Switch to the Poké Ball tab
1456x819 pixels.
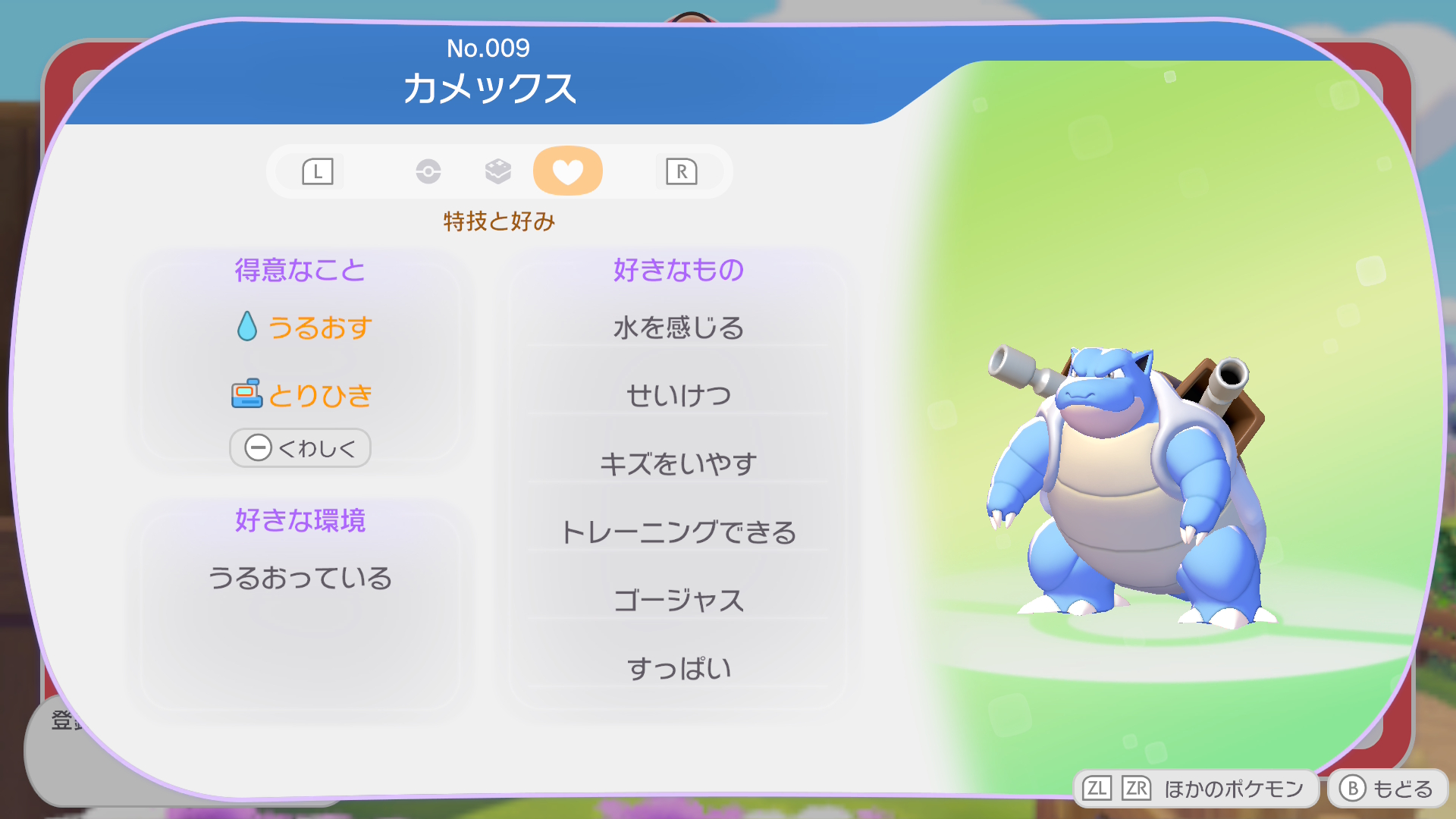click(x=428, y=171)
